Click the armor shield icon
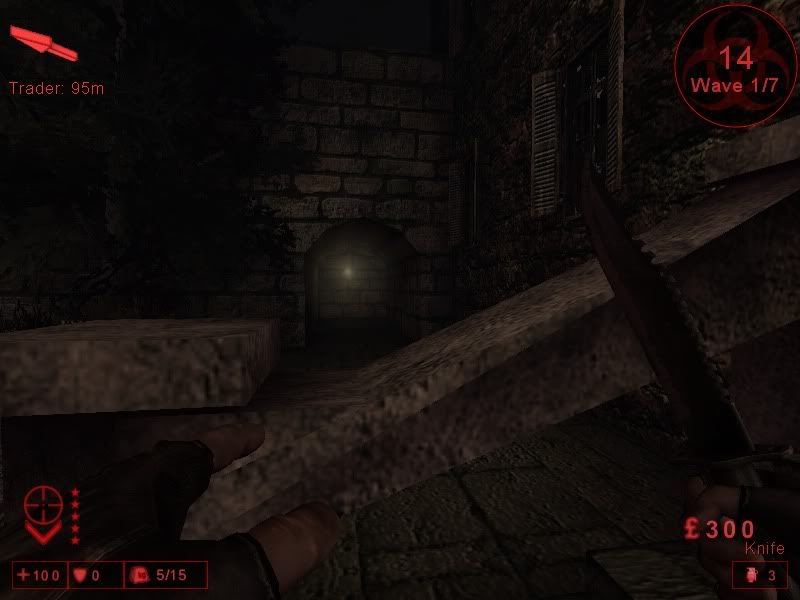The height and width of the screenshot is (600, 800). (81, 575)
